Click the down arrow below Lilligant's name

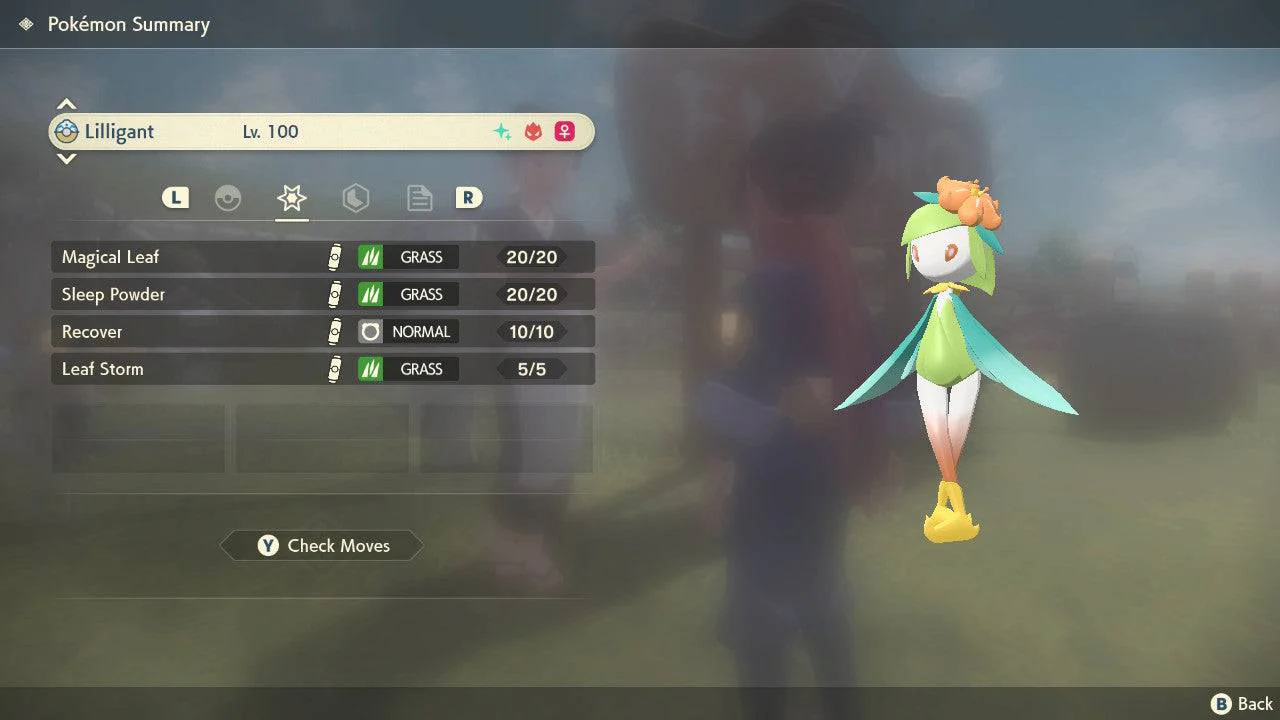[x=66, y=158]
